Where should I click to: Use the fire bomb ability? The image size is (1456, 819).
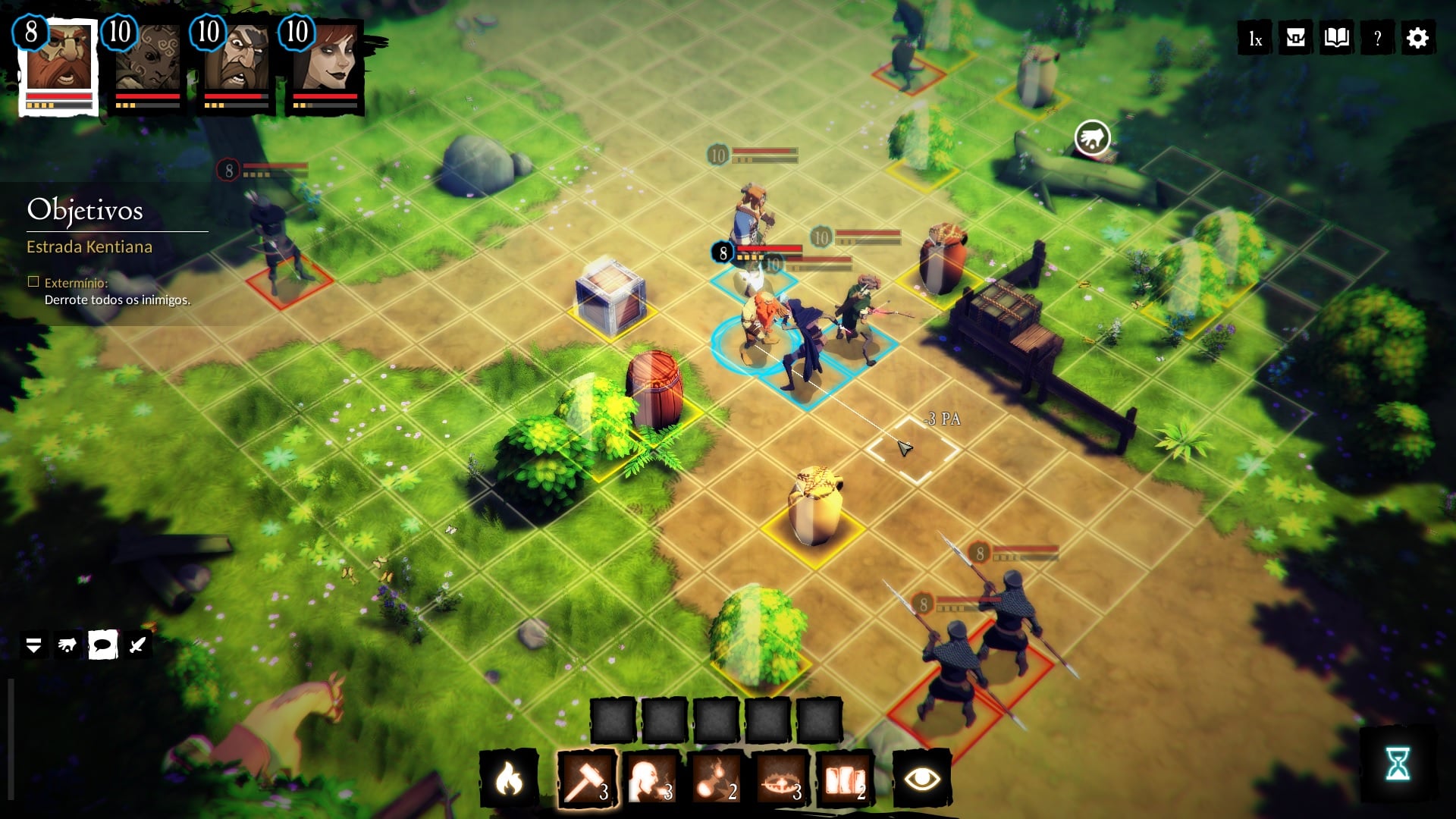coord(715,779)
